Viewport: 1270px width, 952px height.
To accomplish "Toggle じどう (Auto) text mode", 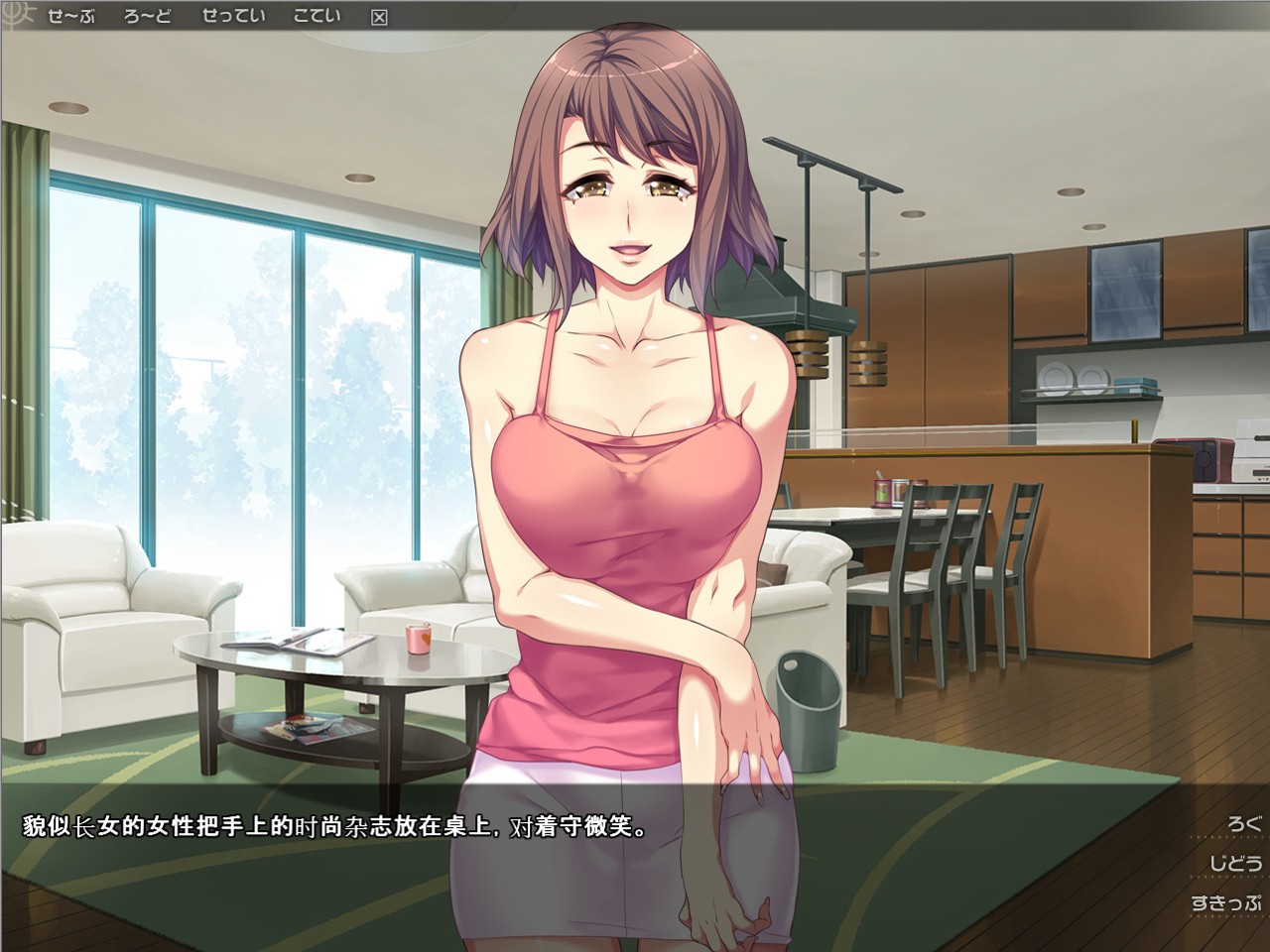I will pyautogui.click(x=1234, y=863).
